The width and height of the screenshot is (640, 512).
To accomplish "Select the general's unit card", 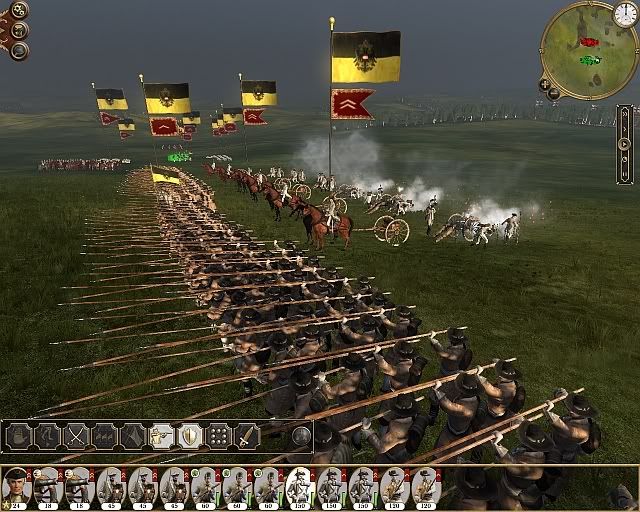I will (x=15, y=485).
